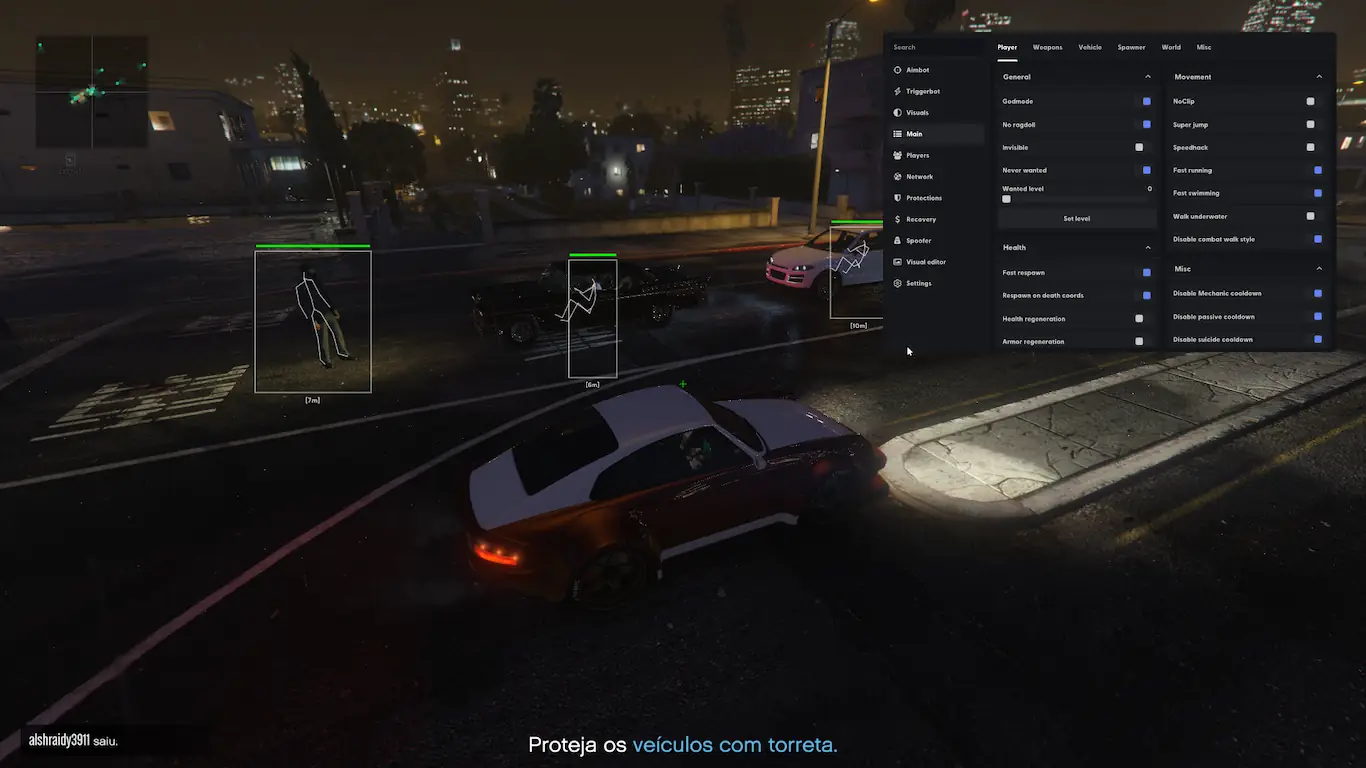Screen dimensions: 1366x768
Task: Switch to the Weapons tab
Action: tap(1047, 48)
